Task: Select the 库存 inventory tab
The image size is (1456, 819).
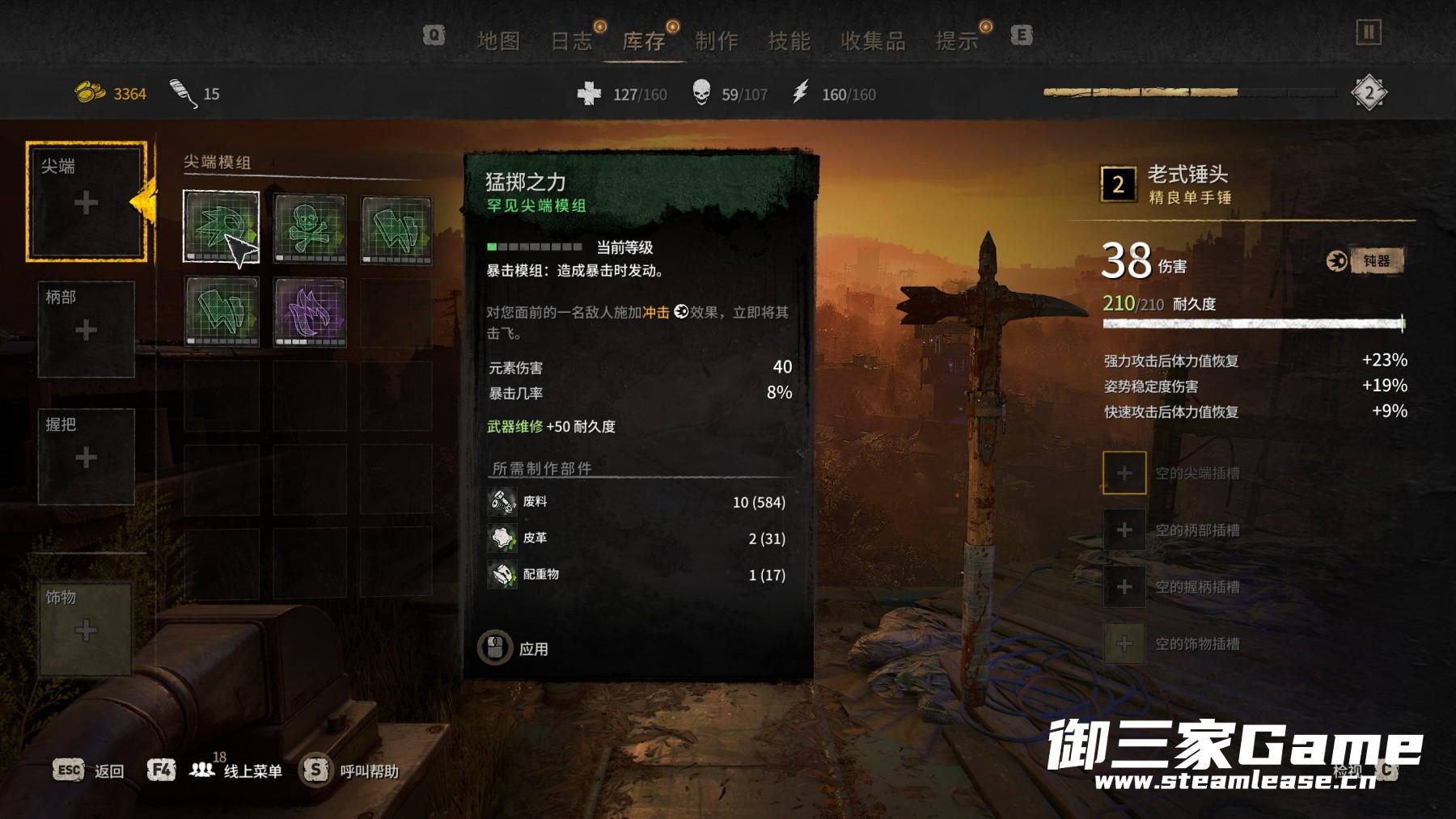Action: pyautogui.click(x=644, y=40)
